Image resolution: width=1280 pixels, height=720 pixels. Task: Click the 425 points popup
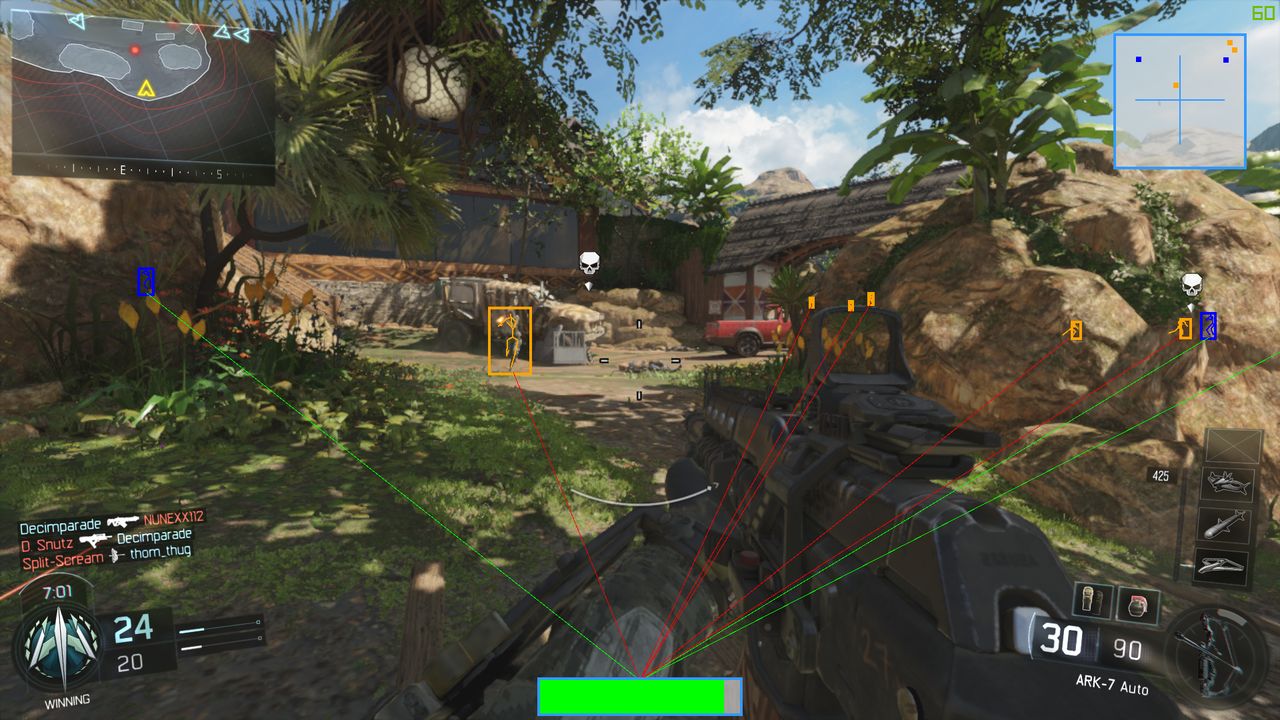coord(1162,476)
